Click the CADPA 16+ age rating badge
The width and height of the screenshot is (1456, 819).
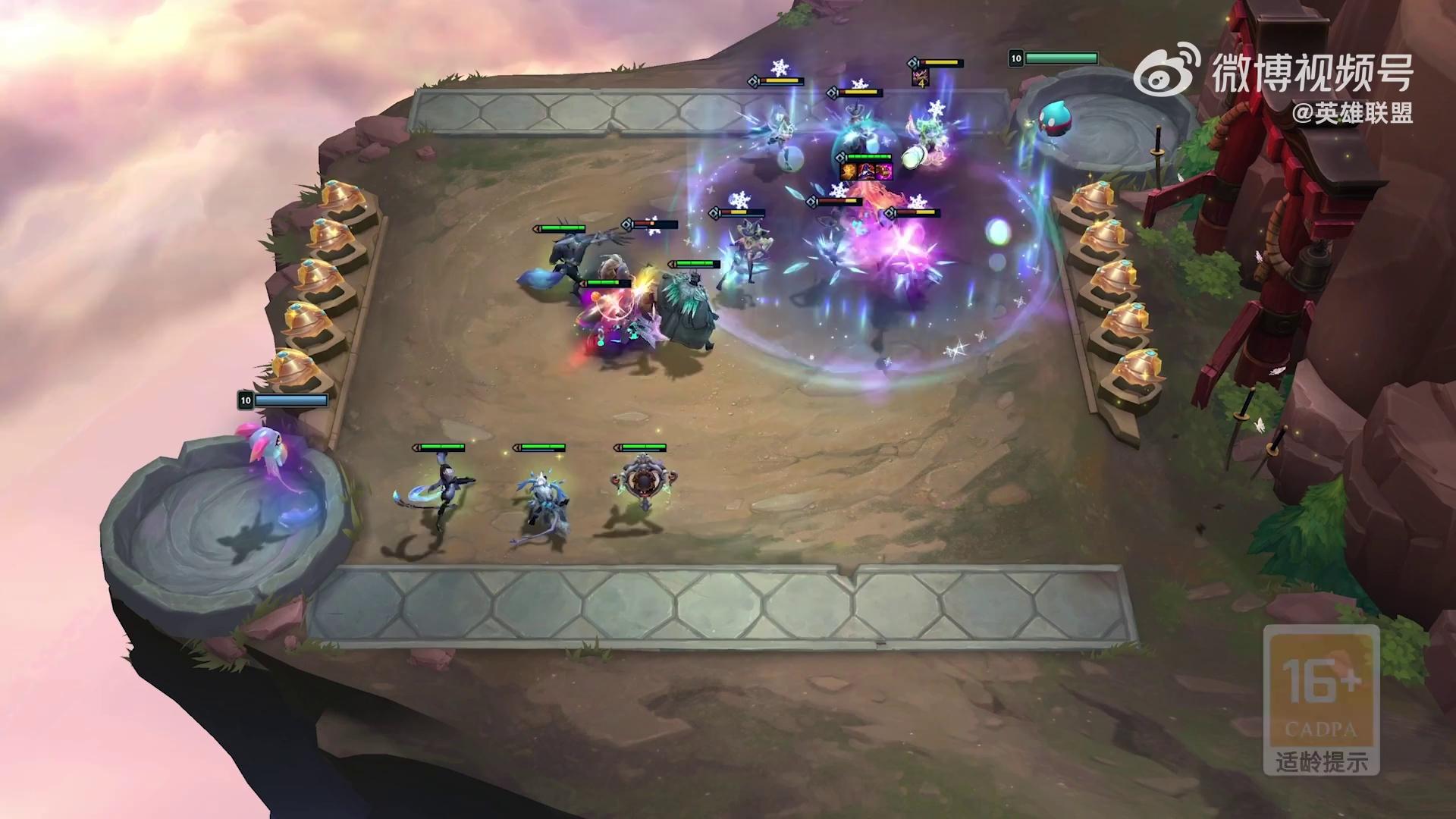click(1321, 698)
